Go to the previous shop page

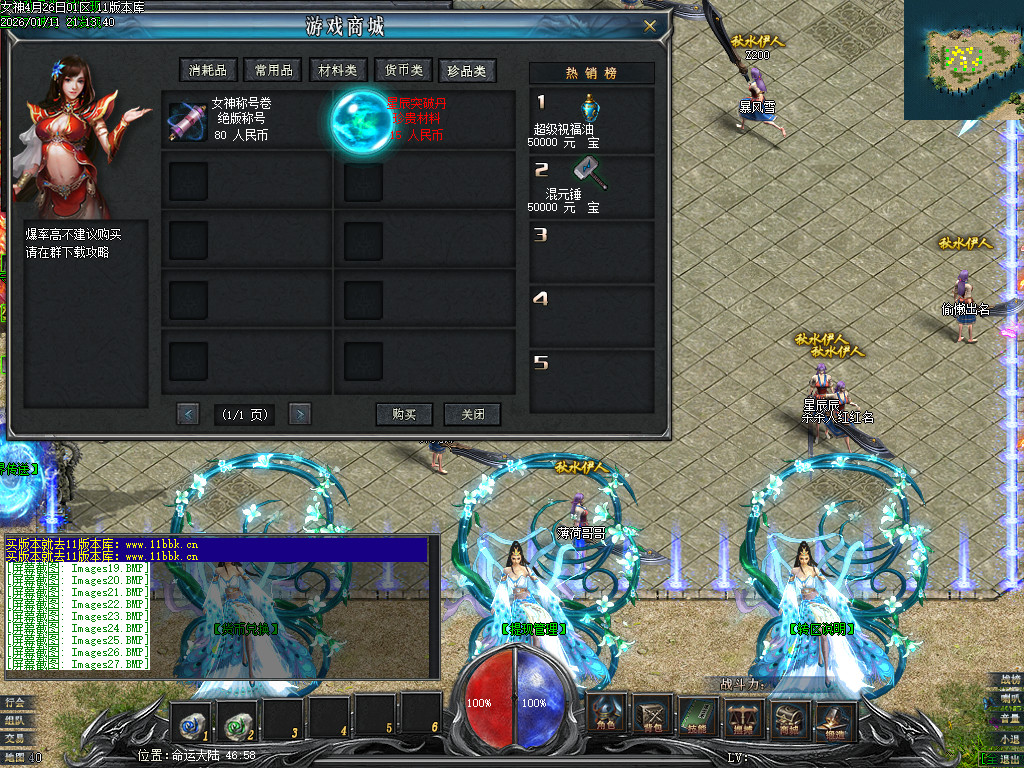[x=188, y=414]
